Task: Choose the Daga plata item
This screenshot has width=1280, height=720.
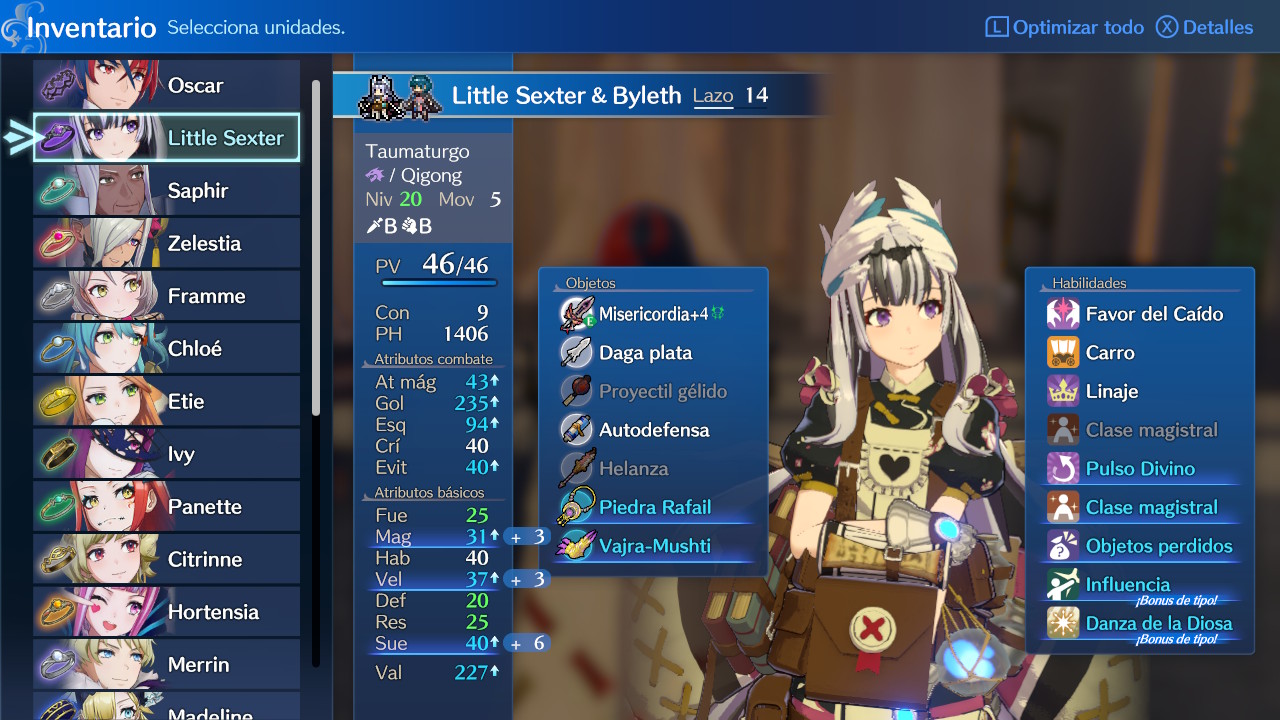Action: 645,353
